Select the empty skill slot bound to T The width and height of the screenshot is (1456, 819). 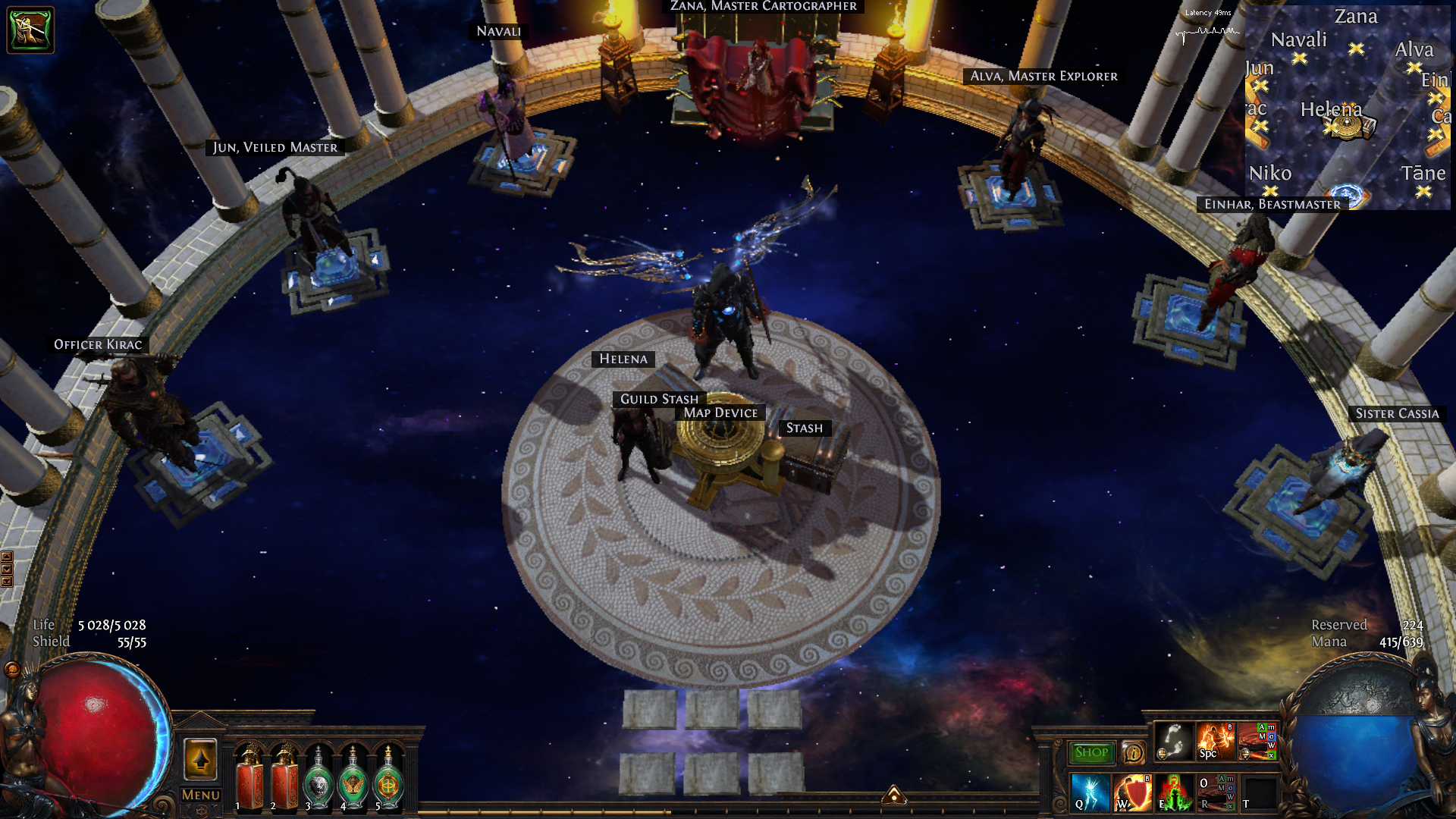click(x=1258, y=792)
